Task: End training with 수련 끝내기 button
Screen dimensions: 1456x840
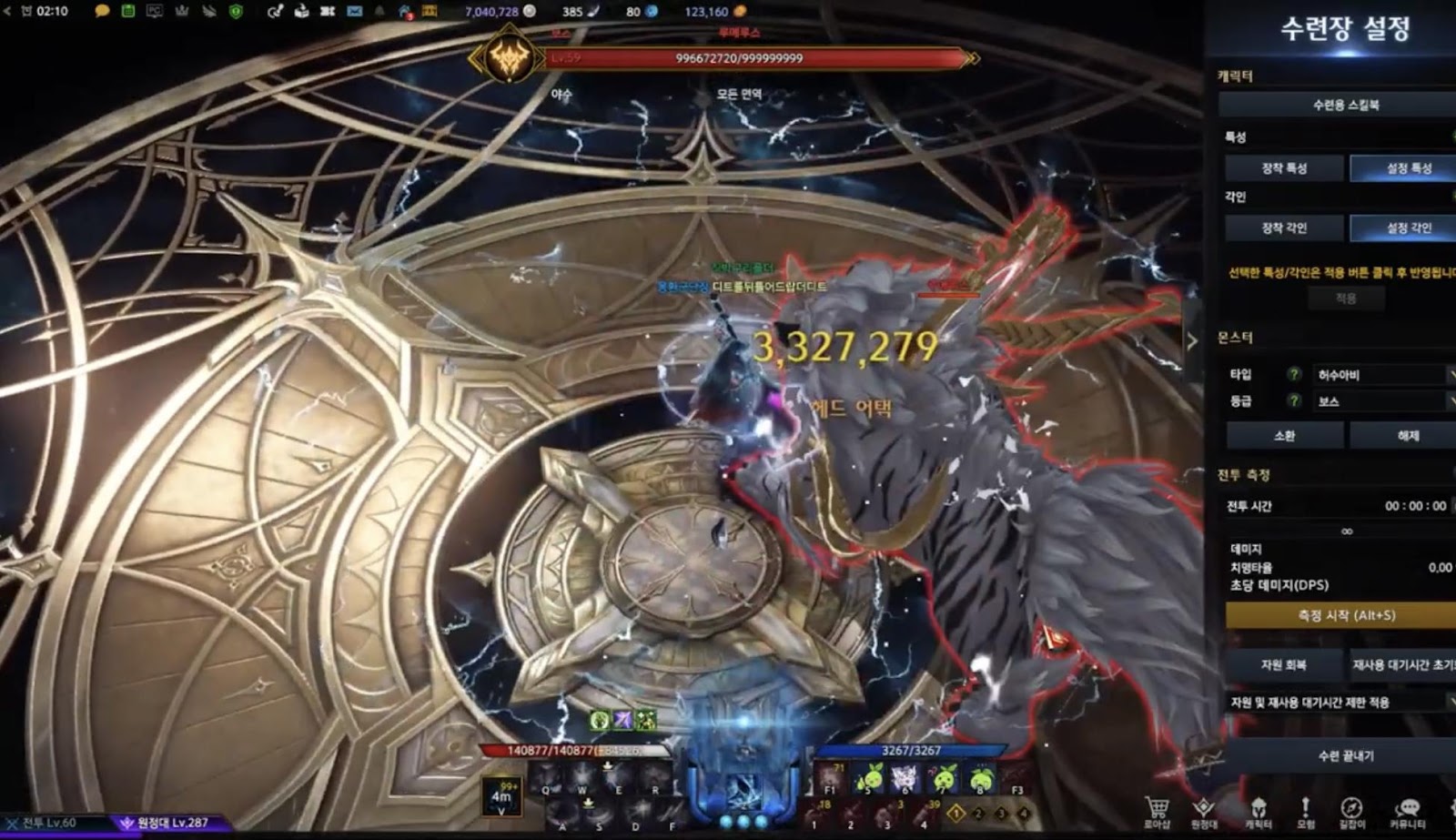Action: [1345, 756]
